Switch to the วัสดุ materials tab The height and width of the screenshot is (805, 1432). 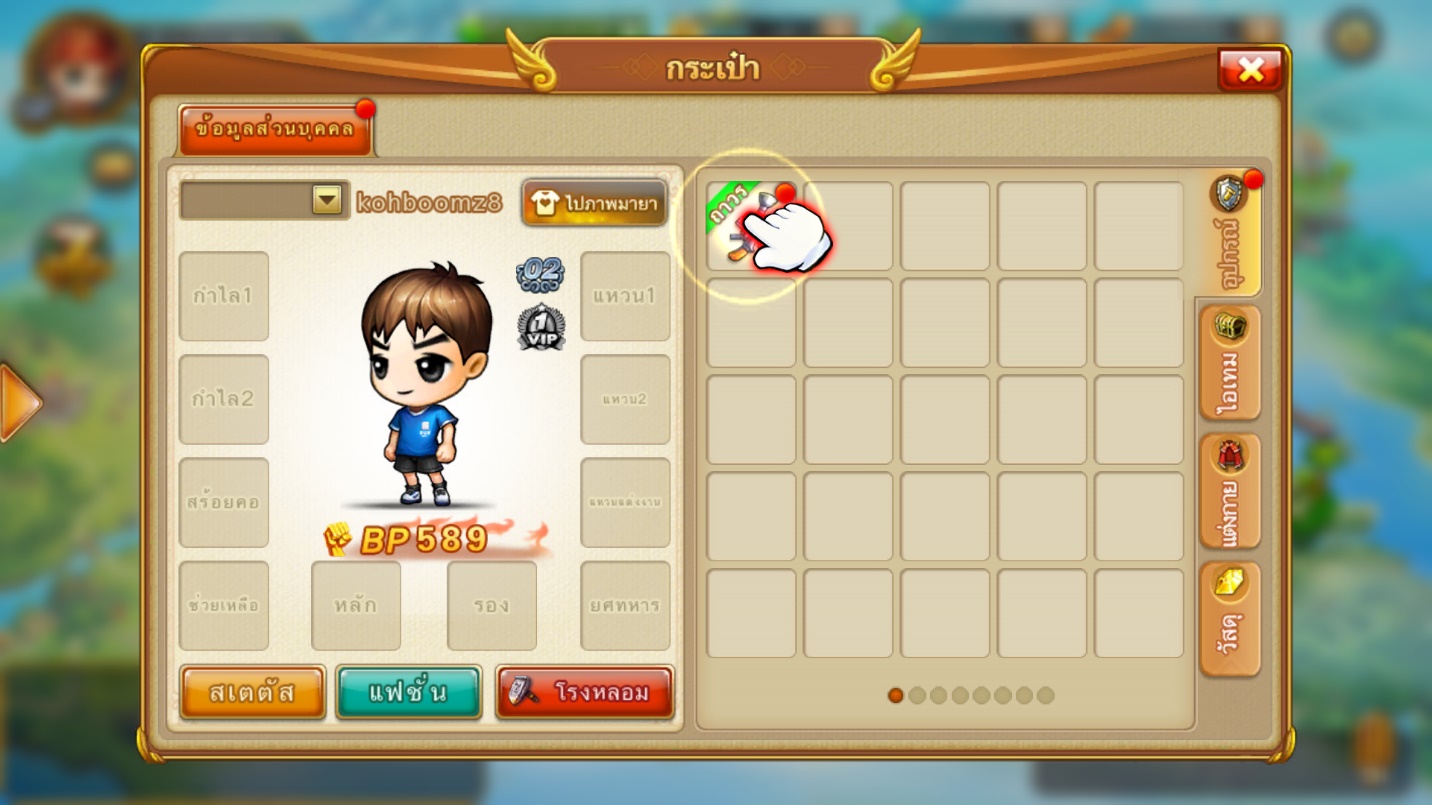pos(1229,619)
